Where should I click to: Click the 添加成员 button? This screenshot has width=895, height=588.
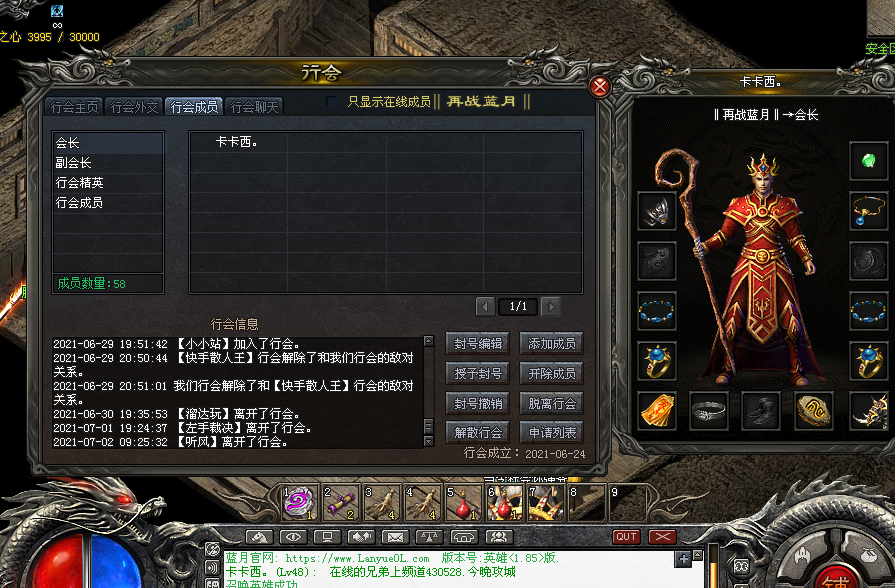pos(552,344)
